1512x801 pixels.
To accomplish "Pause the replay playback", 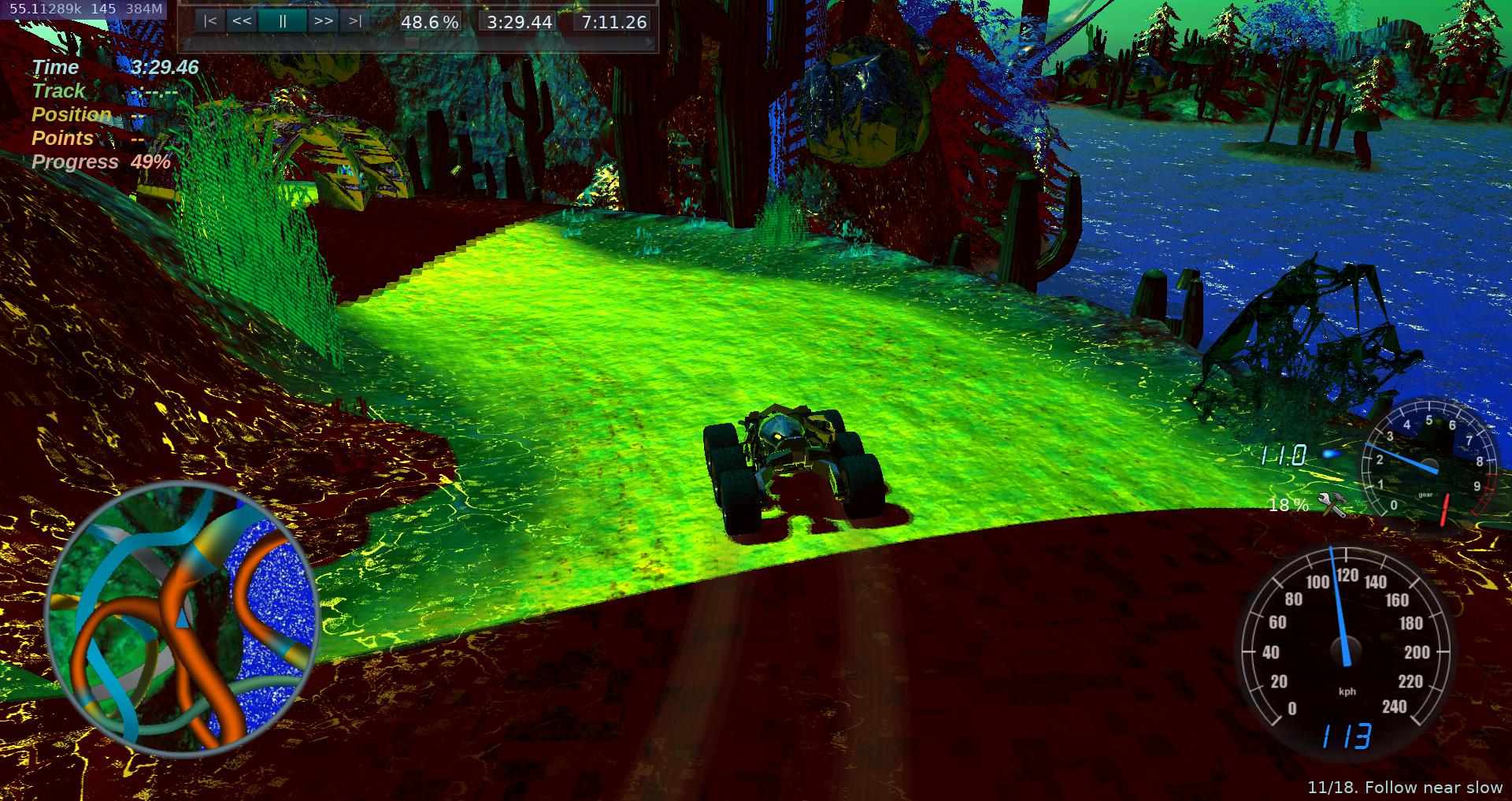I will click(282, 21).
